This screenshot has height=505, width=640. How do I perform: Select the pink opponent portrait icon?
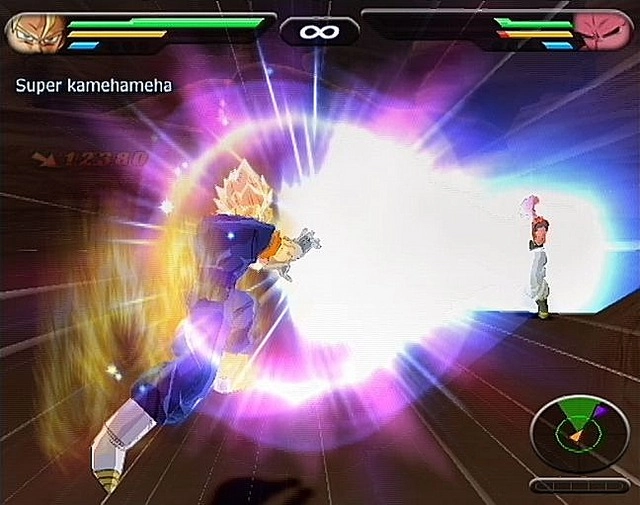(x=603, y=32)
